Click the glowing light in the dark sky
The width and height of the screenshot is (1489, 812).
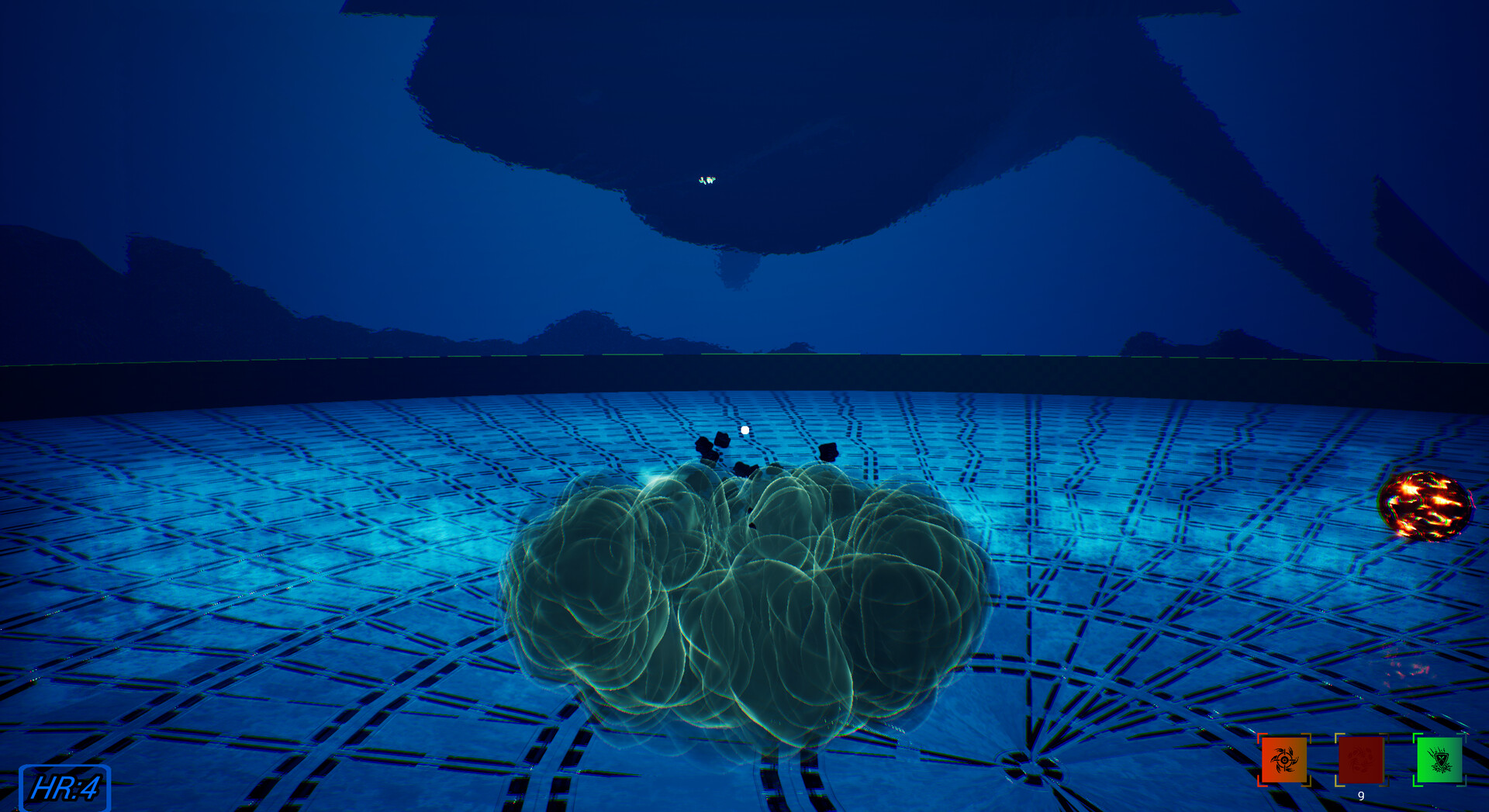tap(707, 180)
